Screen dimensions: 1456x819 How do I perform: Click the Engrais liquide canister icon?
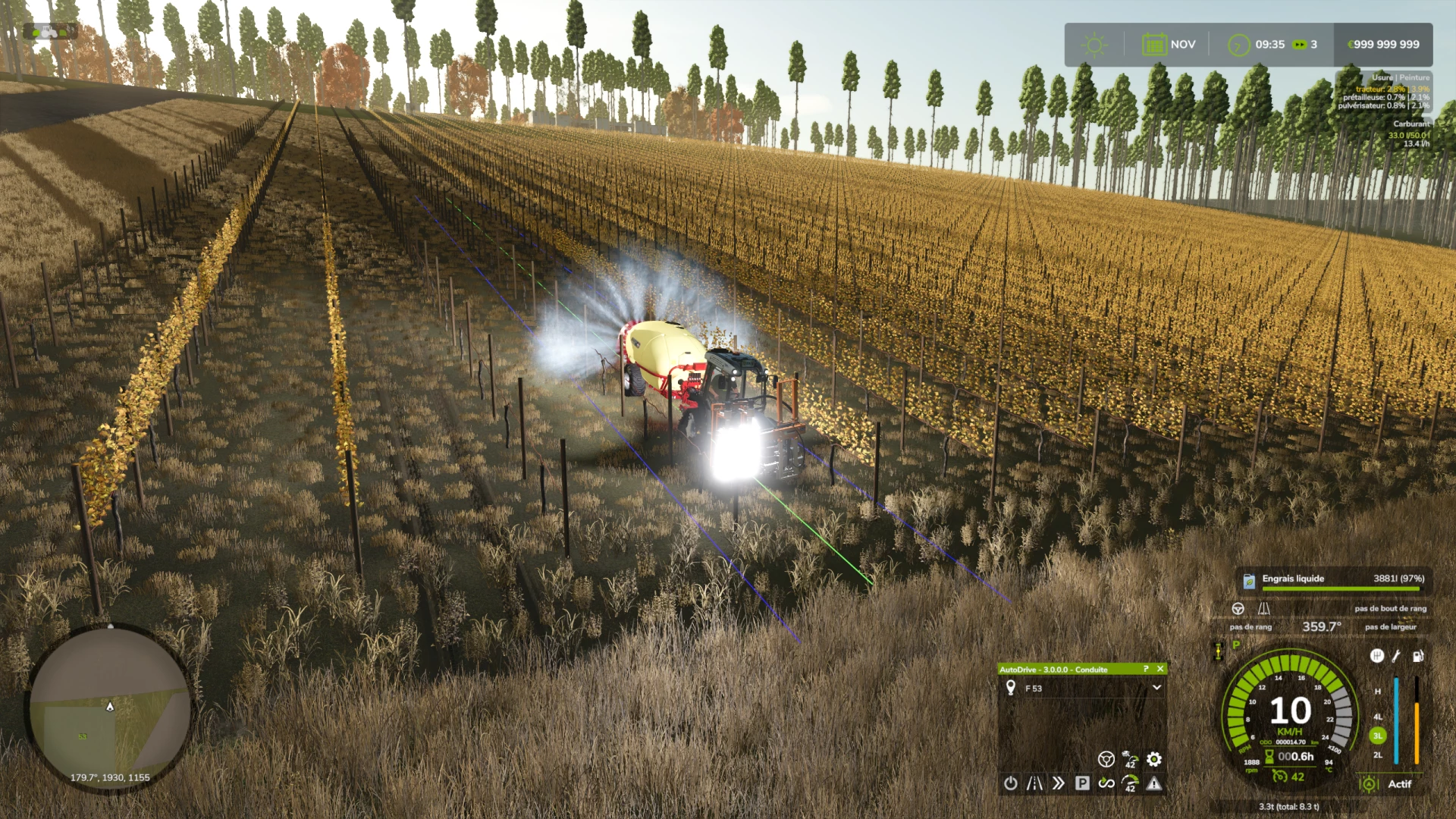point(1249,581)
